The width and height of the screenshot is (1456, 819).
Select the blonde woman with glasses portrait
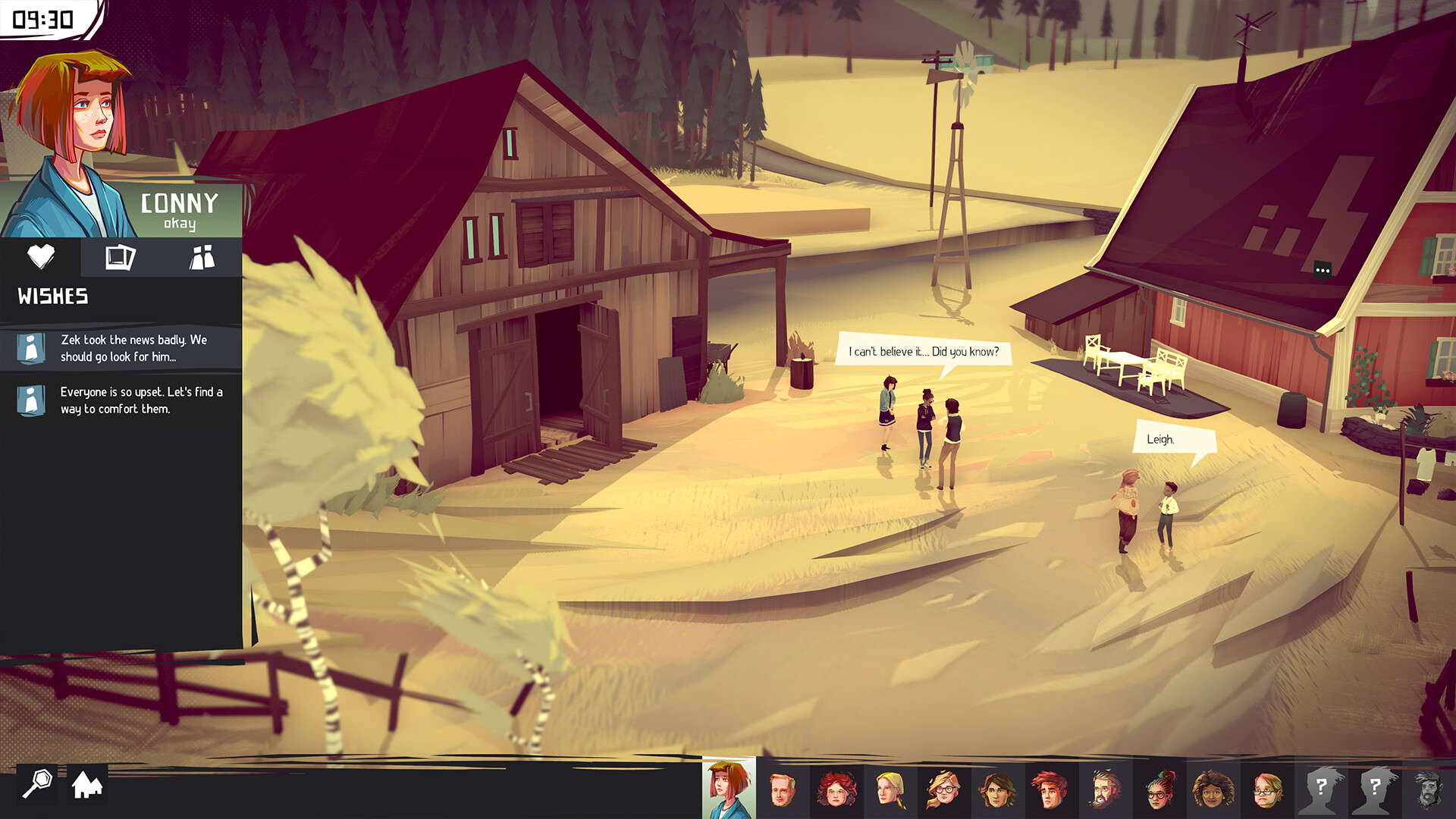point(943,789)
